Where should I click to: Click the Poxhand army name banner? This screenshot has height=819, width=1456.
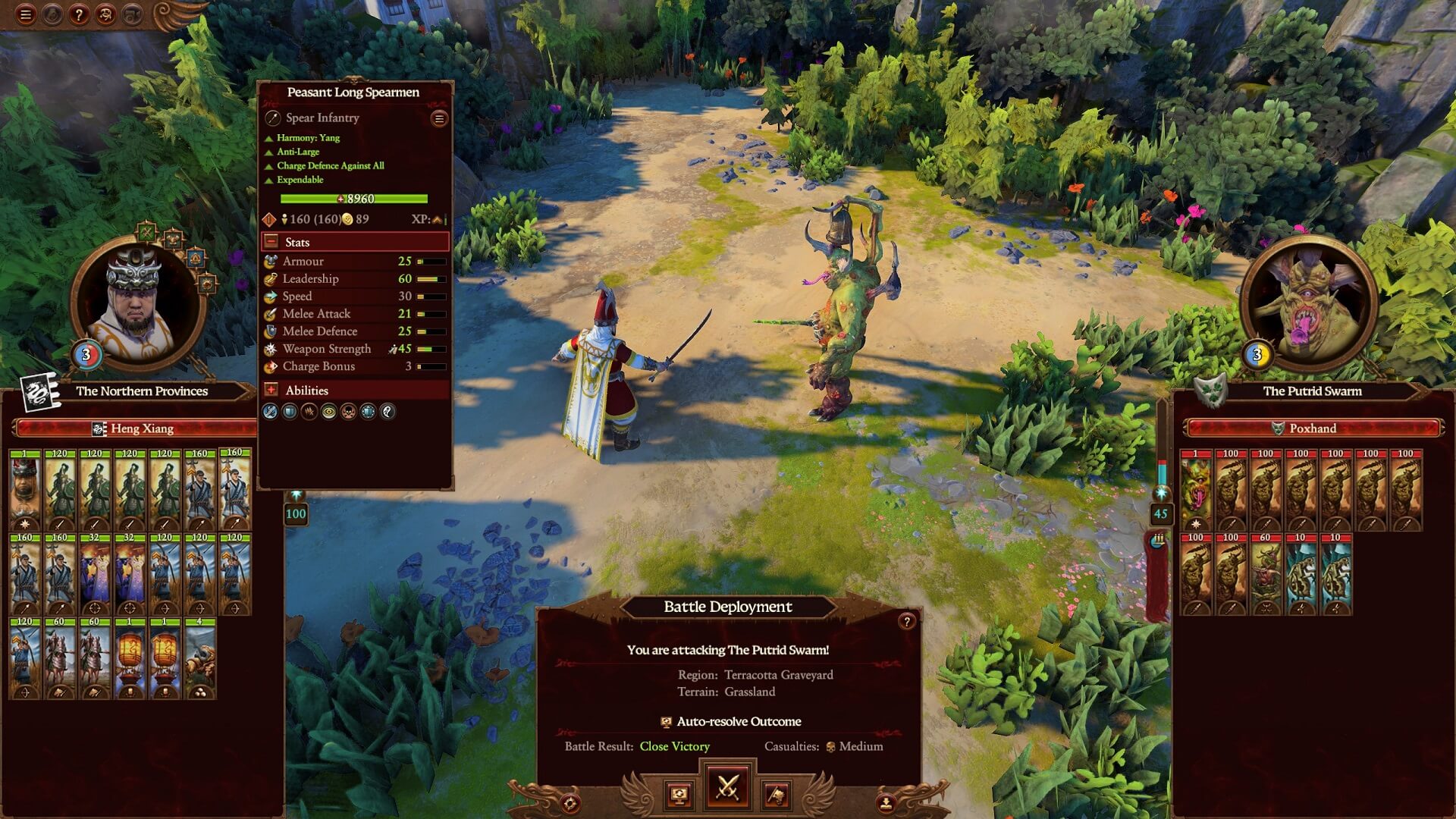(x=1312, y=428)
